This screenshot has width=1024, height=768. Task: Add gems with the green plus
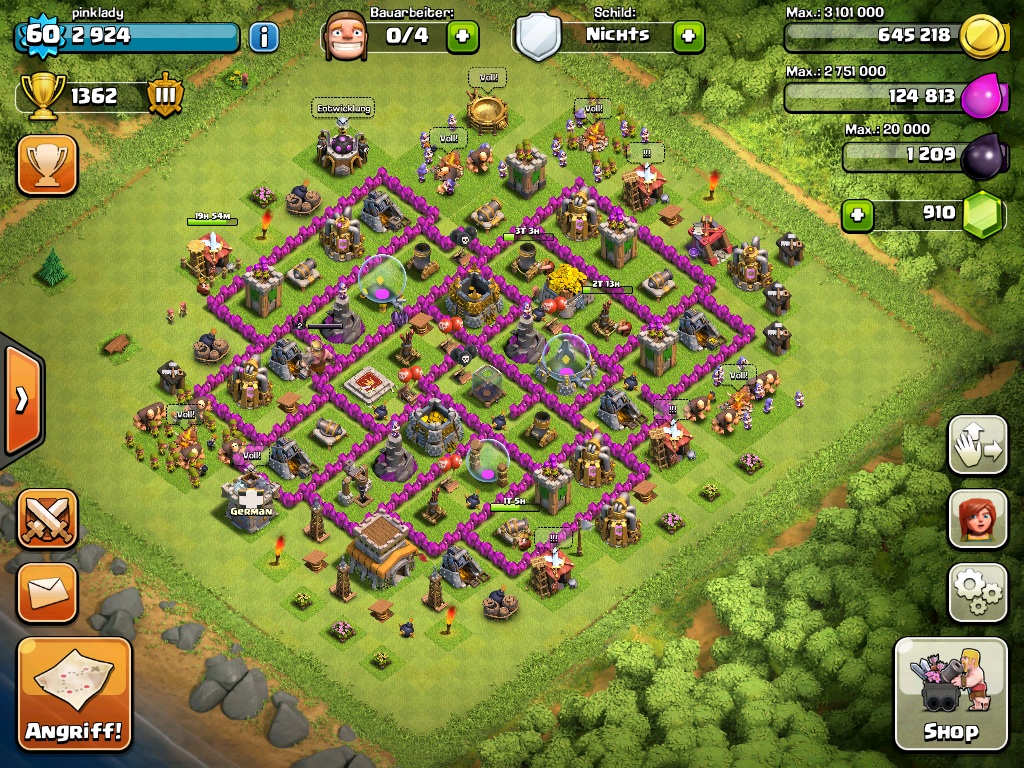856,214
